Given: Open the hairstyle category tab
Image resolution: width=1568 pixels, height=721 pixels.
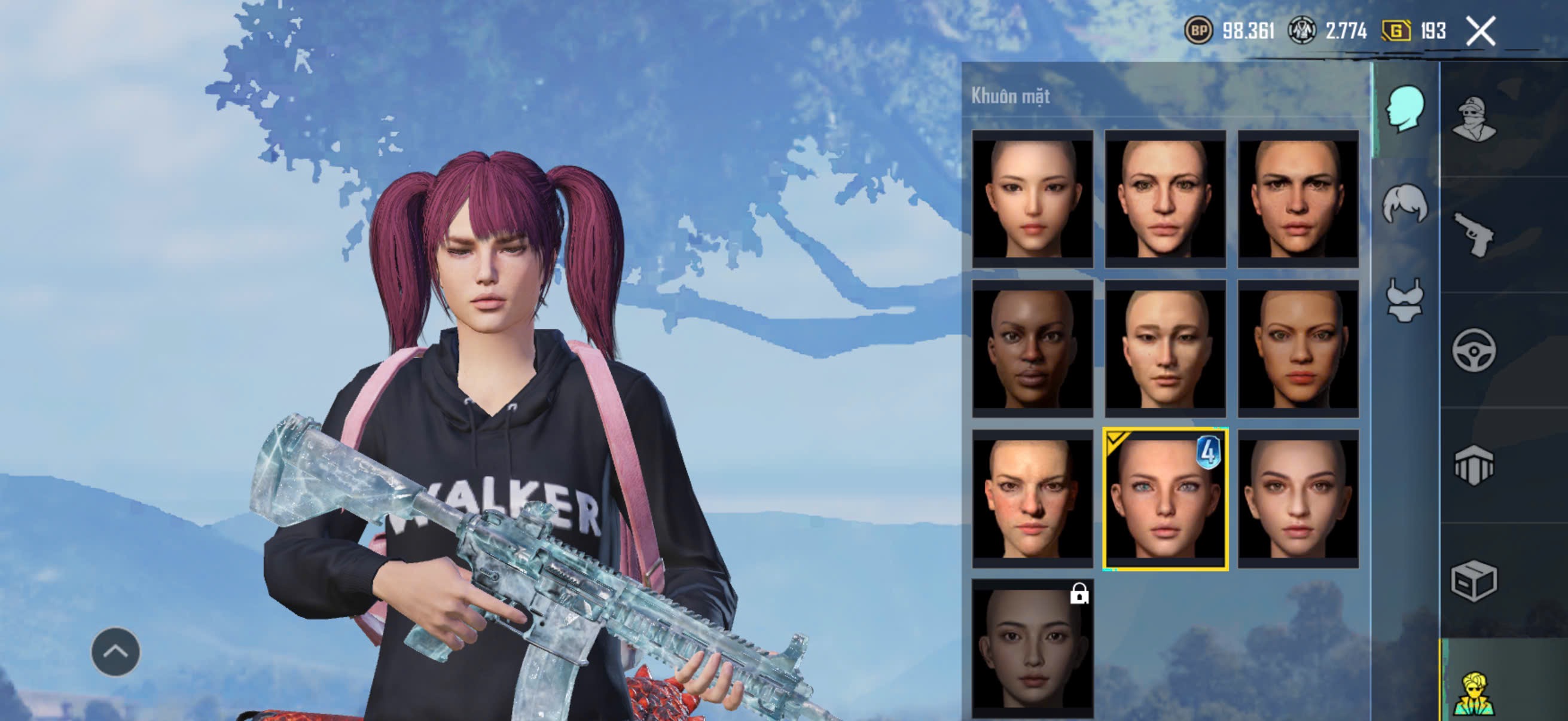Looking at the screenshot, I should (1405, 204).
